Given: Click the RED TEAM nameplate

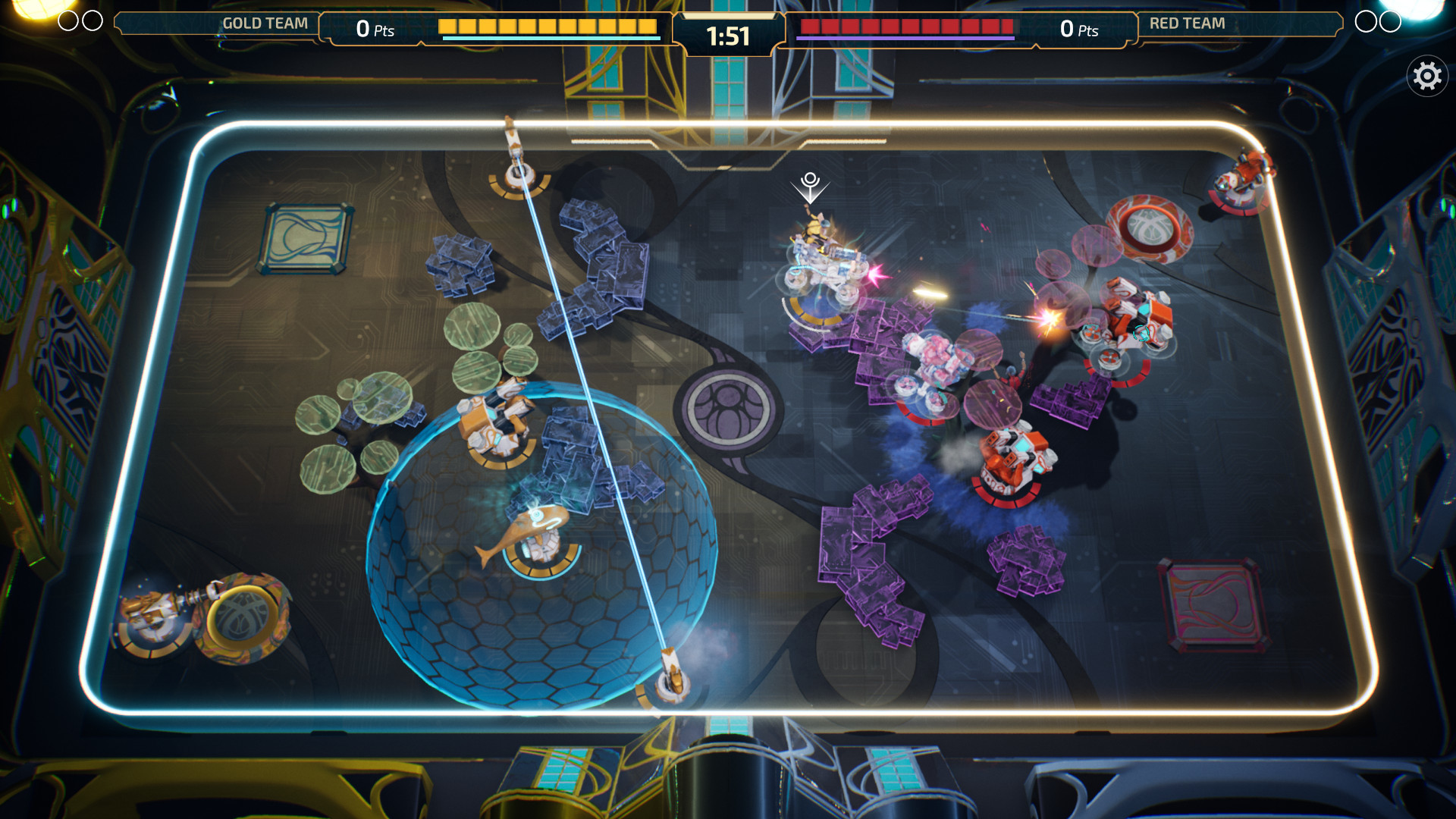Looking at the screenshot, I should (x=1188, y=24).
